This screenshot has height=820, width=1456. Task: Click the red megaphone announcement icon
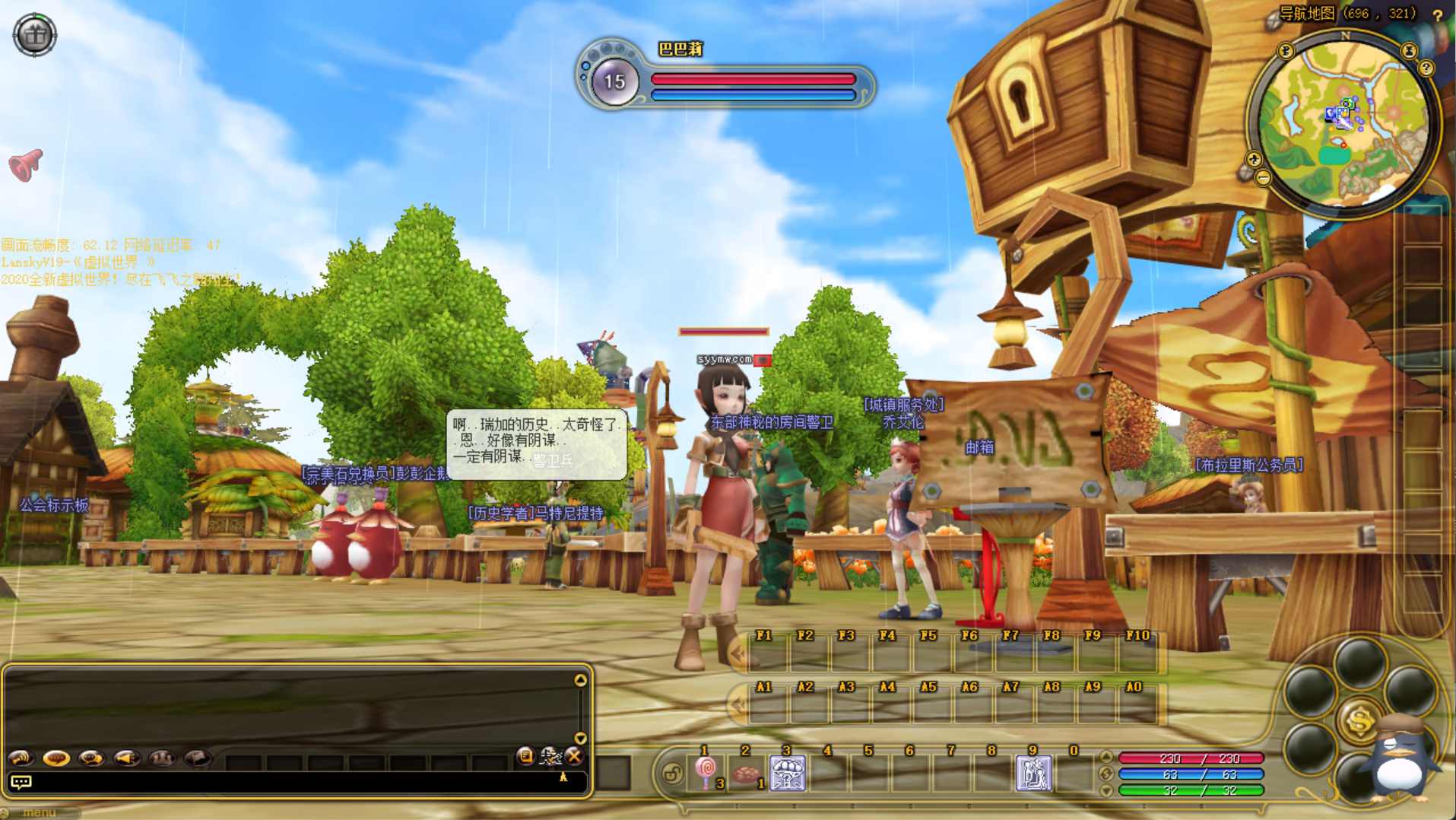coord(25,165)
